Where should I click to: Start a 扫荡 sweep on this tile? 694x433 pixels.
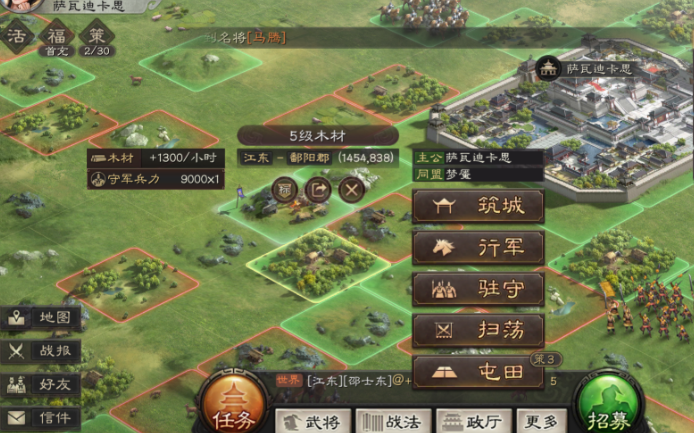478,330
